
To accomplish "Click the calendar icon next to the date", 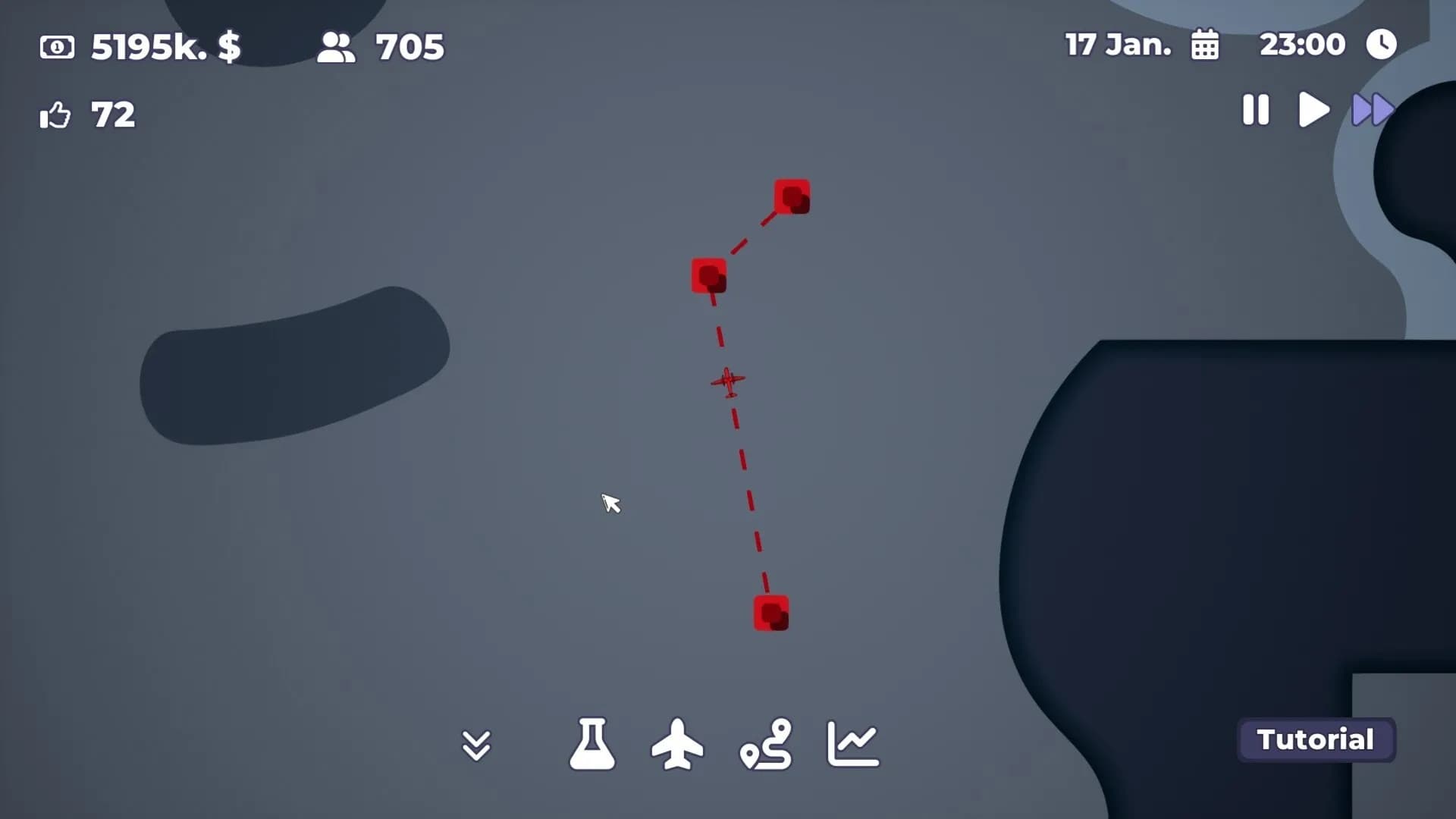I will click(1206, 45).
